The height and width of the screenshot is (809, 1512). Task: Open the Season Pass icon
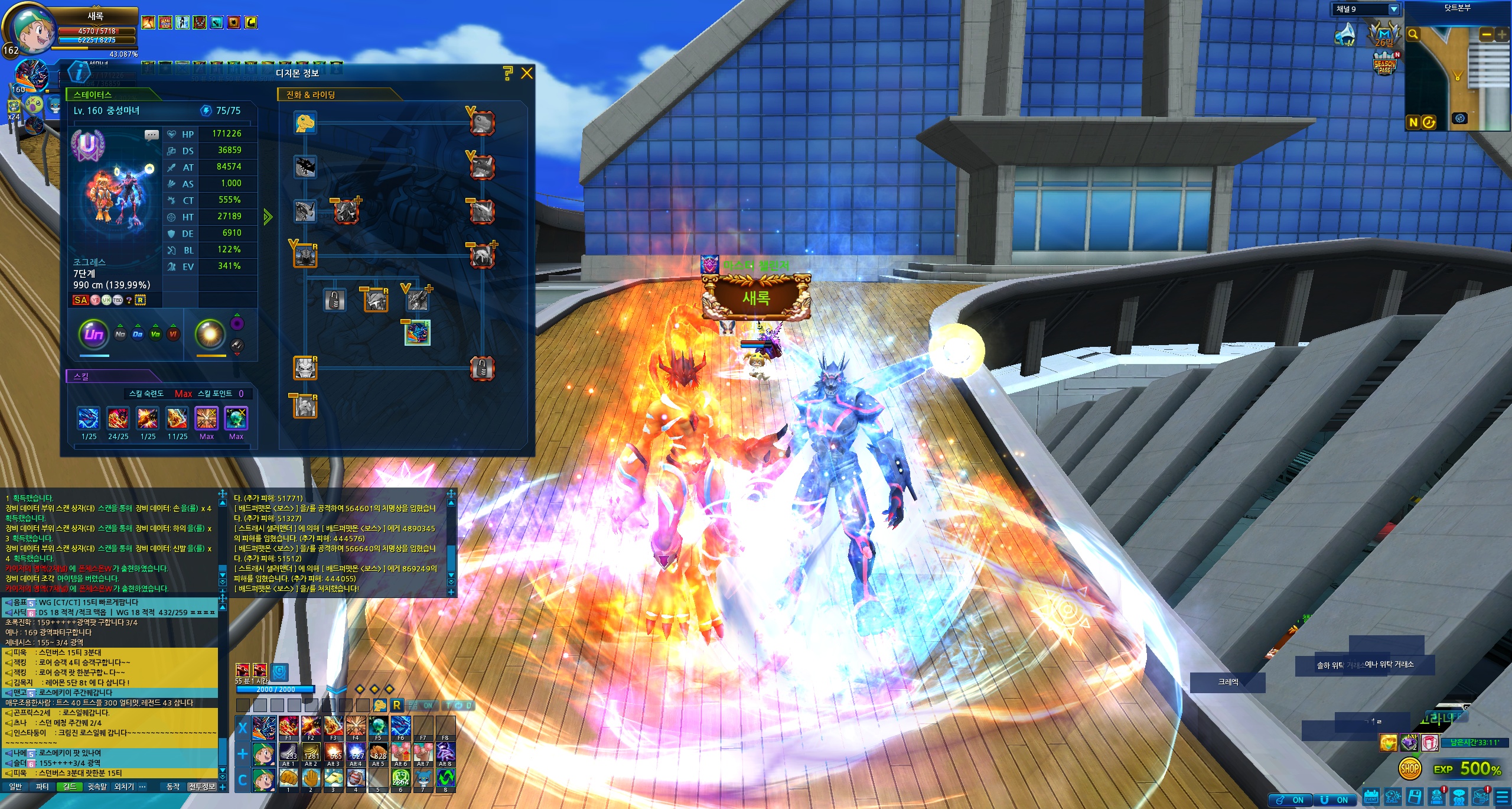pos(1385,65)
